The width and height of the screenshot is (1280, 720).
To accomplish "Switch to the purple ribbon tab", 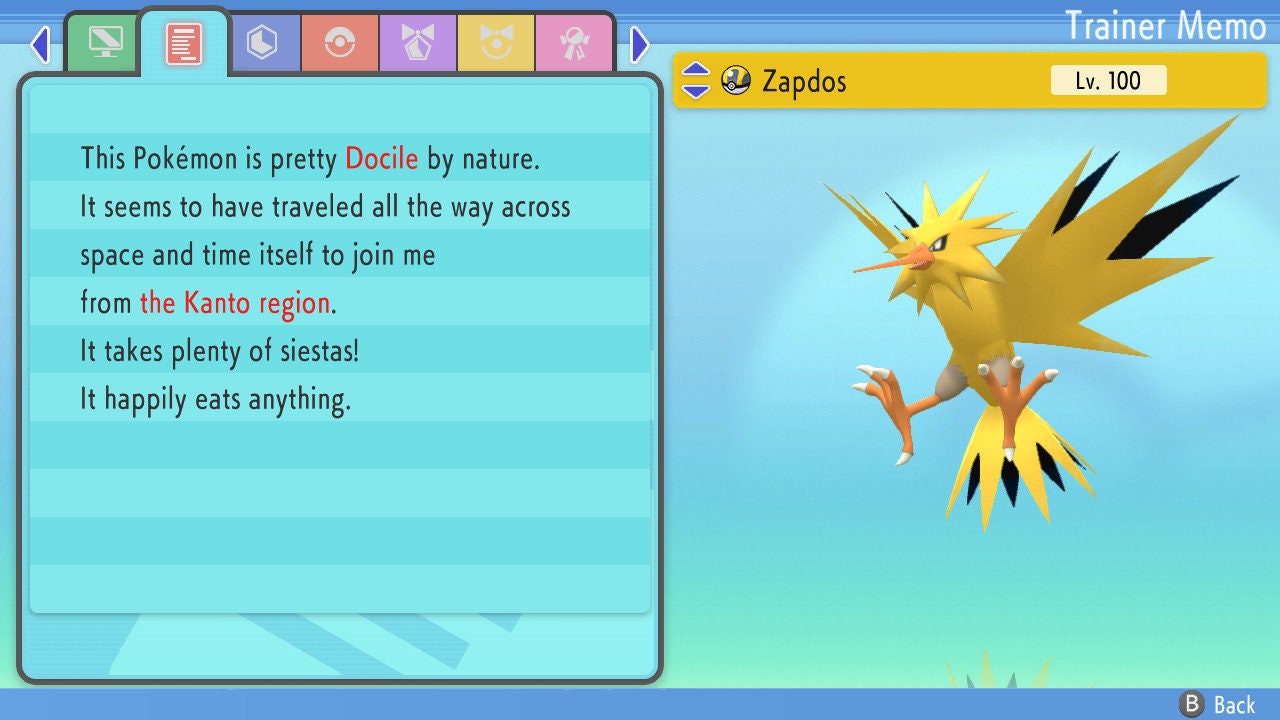I will pyautogui.click(x=418, y=43).
